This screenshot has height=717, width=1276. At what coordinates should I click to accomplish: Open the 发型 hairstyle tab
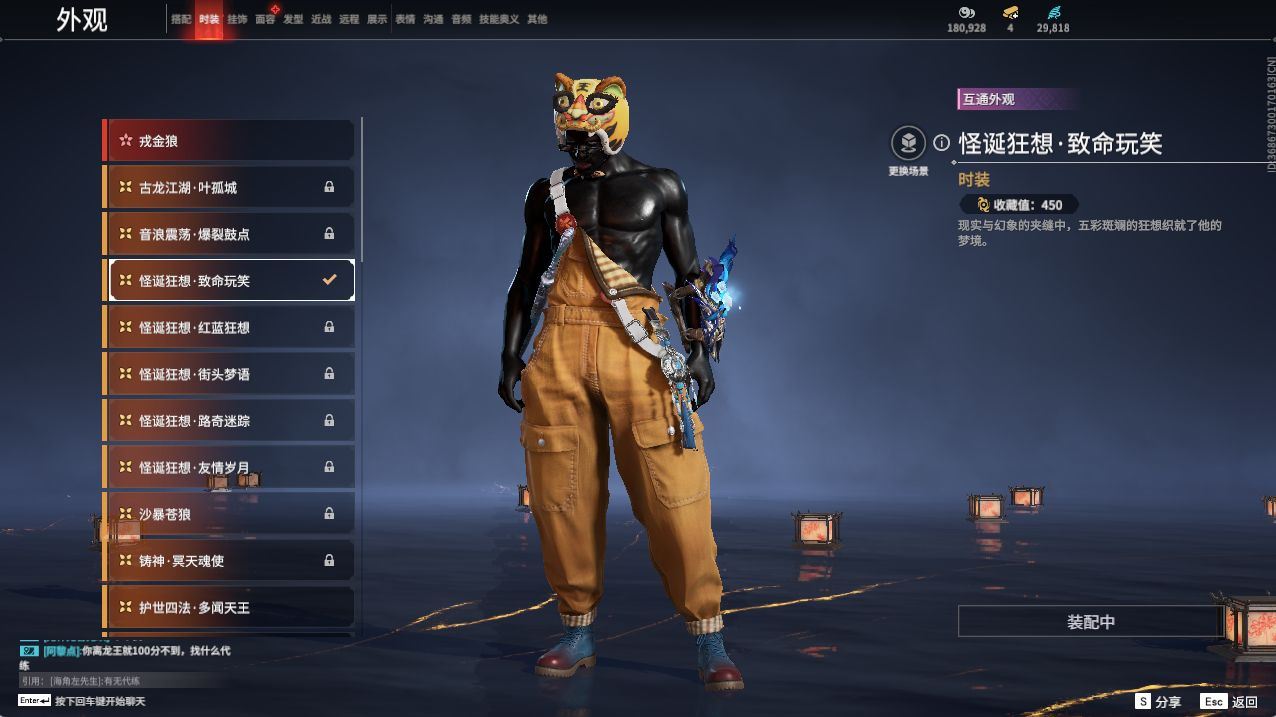(293, 19)
